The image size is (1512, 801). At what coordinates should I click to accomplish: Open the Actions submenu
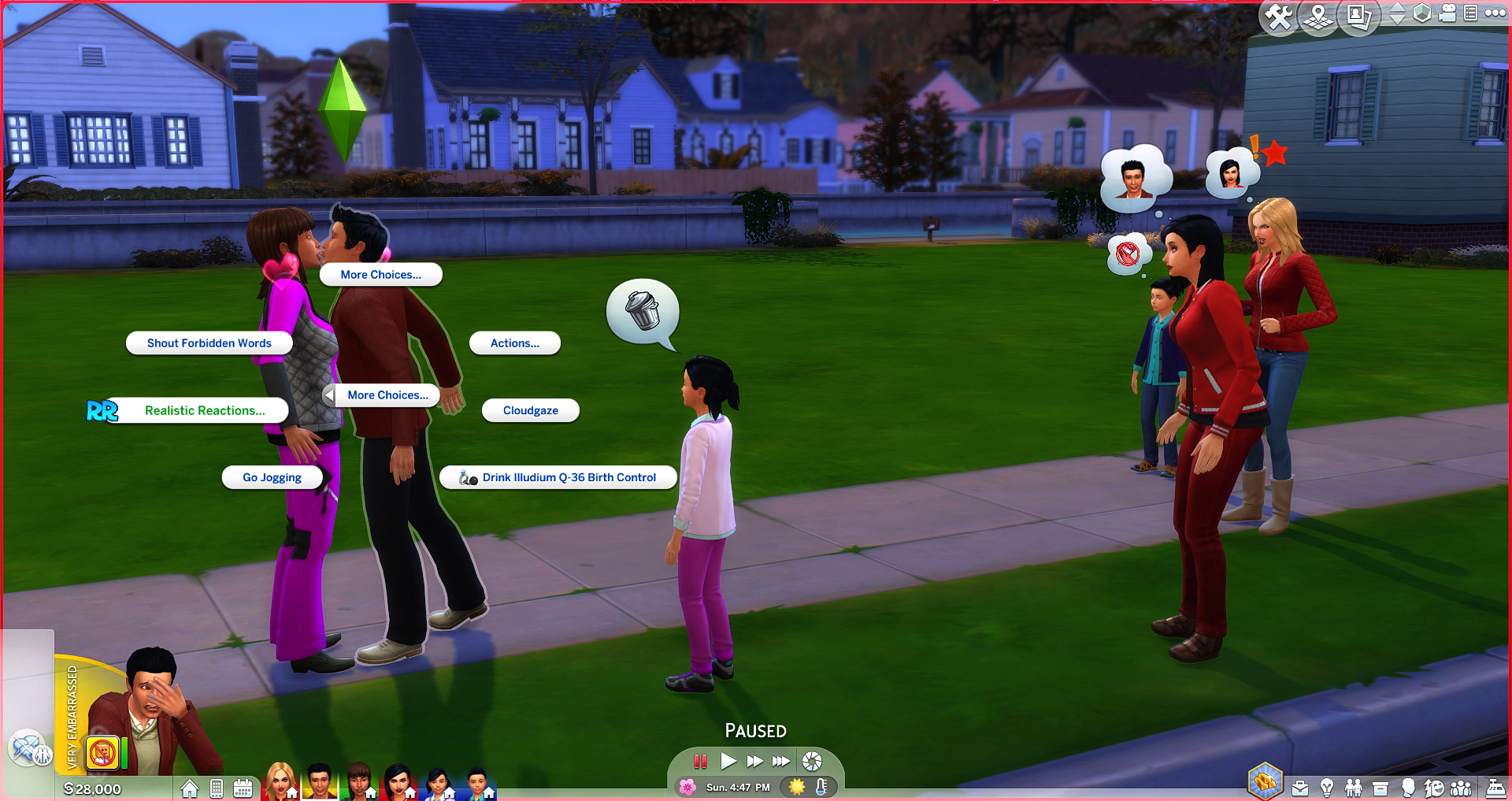pyautogui.click(x=514, y=343)
